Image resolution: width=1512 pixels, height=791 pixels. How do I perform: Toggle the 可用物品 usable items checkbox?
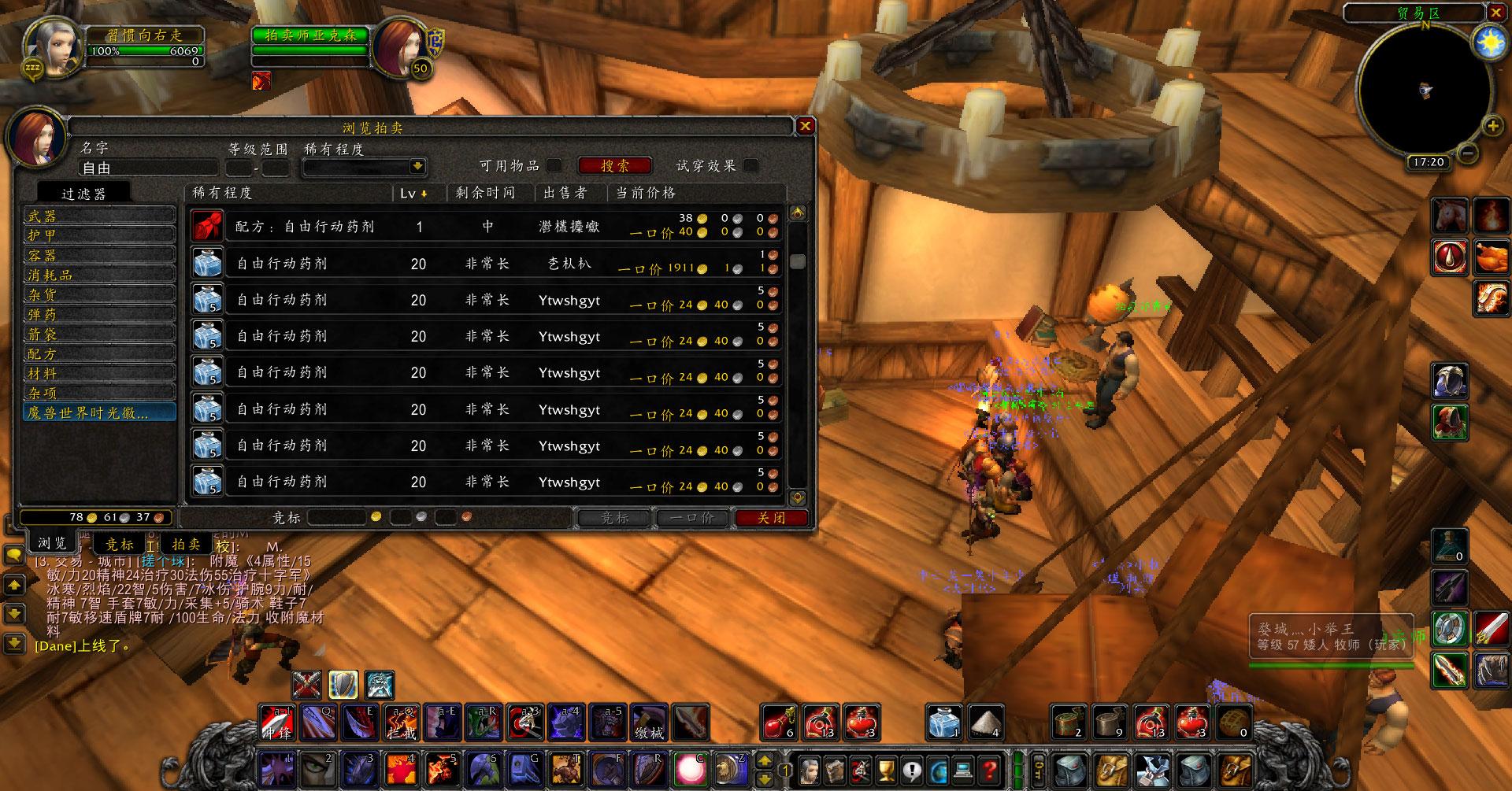pyautogui.click(x=554, y=165)
